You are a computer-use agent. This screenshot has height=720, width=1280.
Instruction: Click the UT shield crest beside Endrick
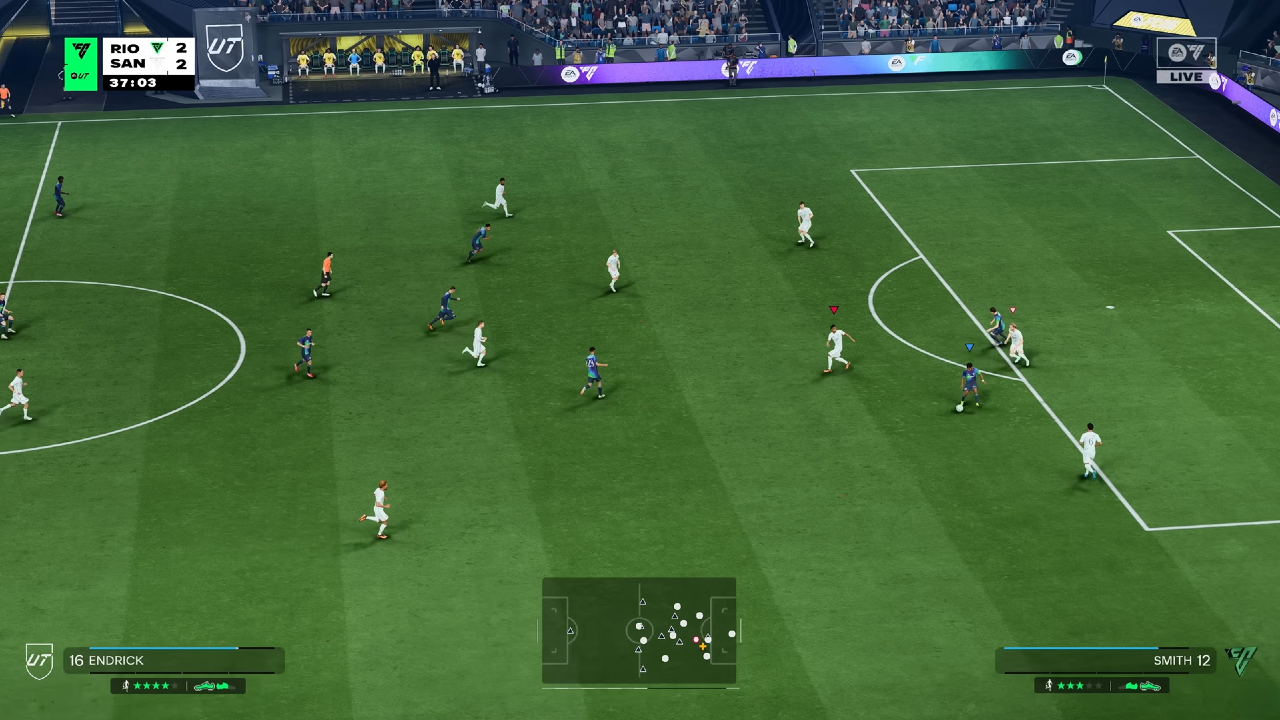39,660
